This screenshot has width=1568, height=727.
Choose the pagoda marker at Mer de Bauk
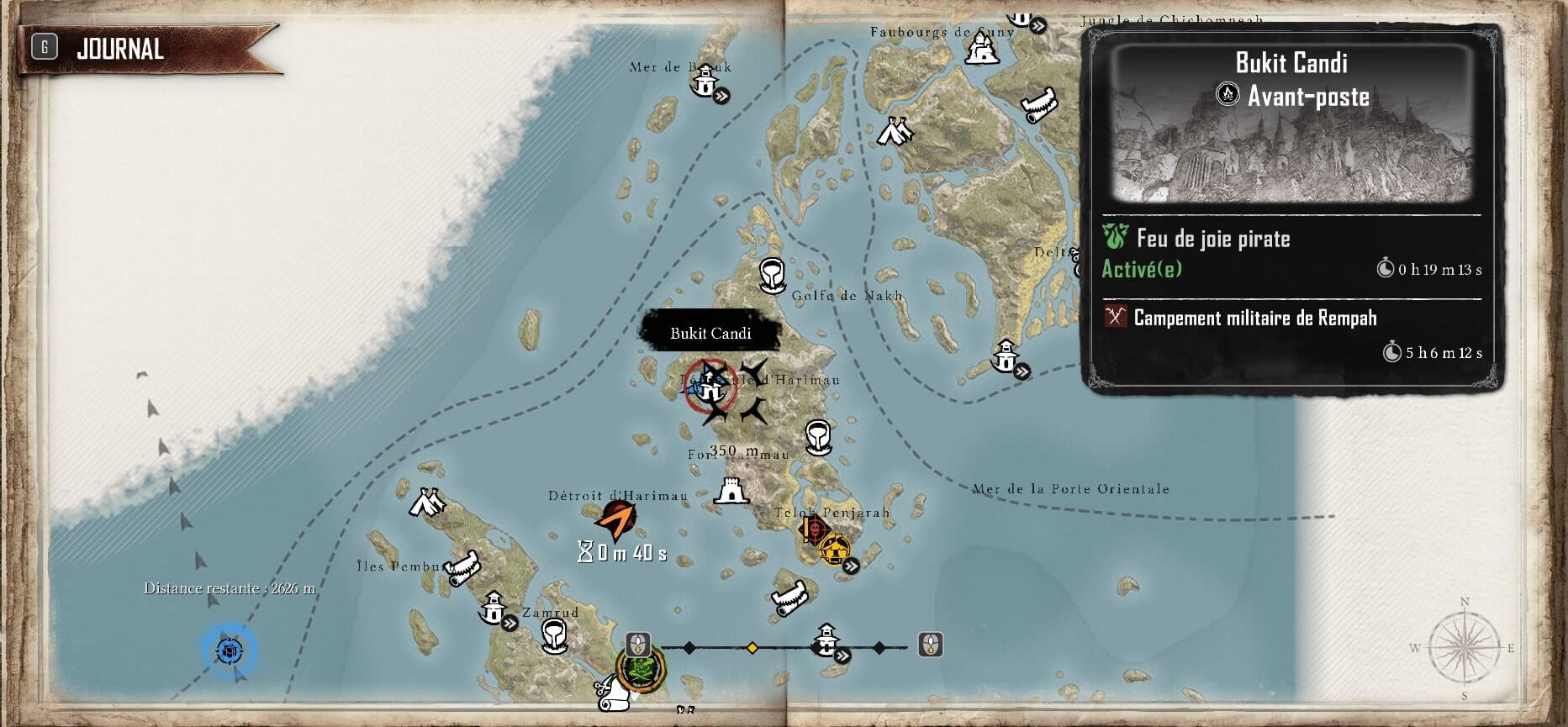click(705, 82)
